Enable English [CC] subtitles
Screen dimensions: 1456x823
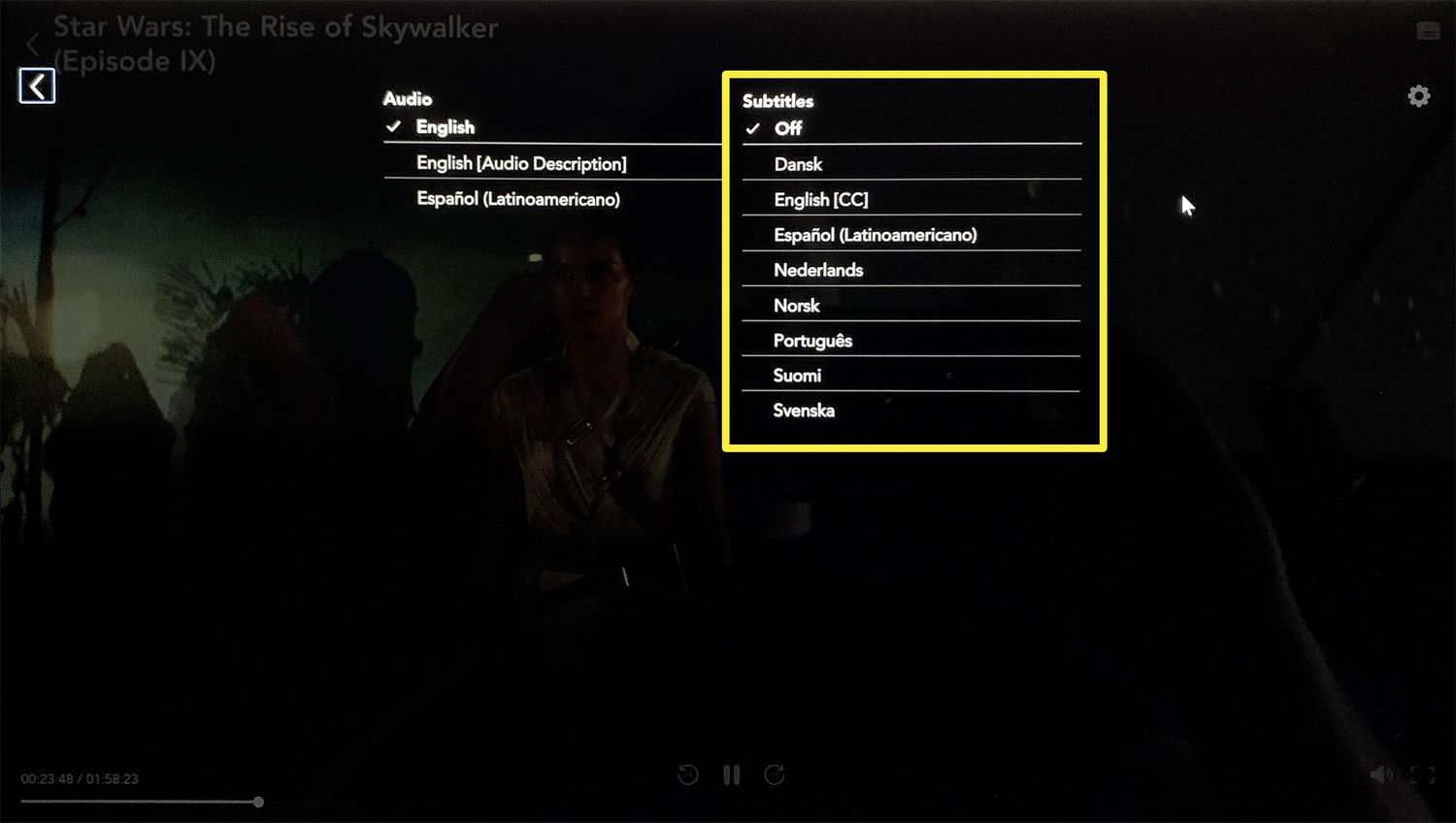tap(821, 200)
